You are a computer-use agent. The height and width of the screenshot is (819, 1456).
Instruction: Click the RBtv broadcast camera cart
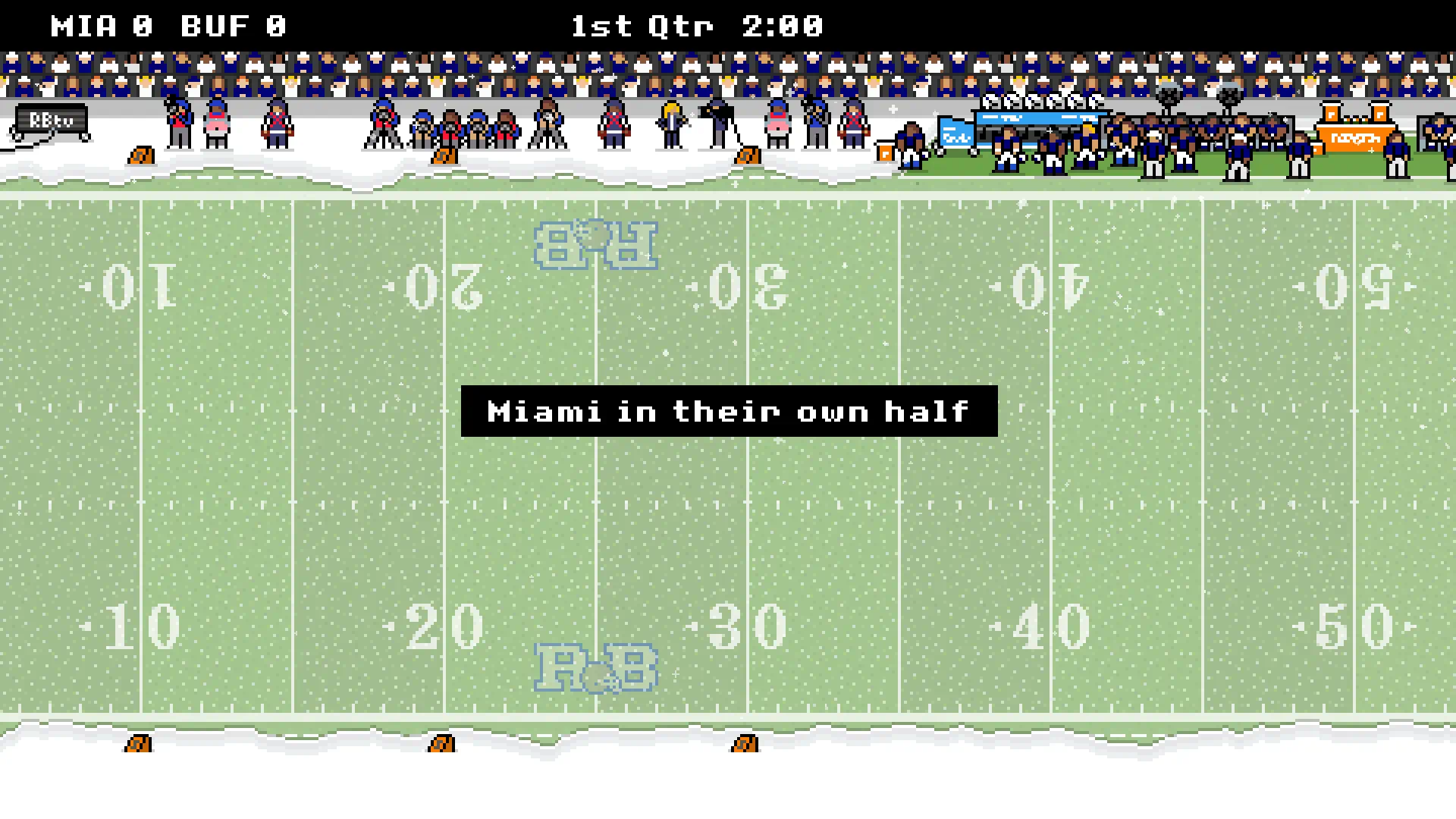coord(49,121)
